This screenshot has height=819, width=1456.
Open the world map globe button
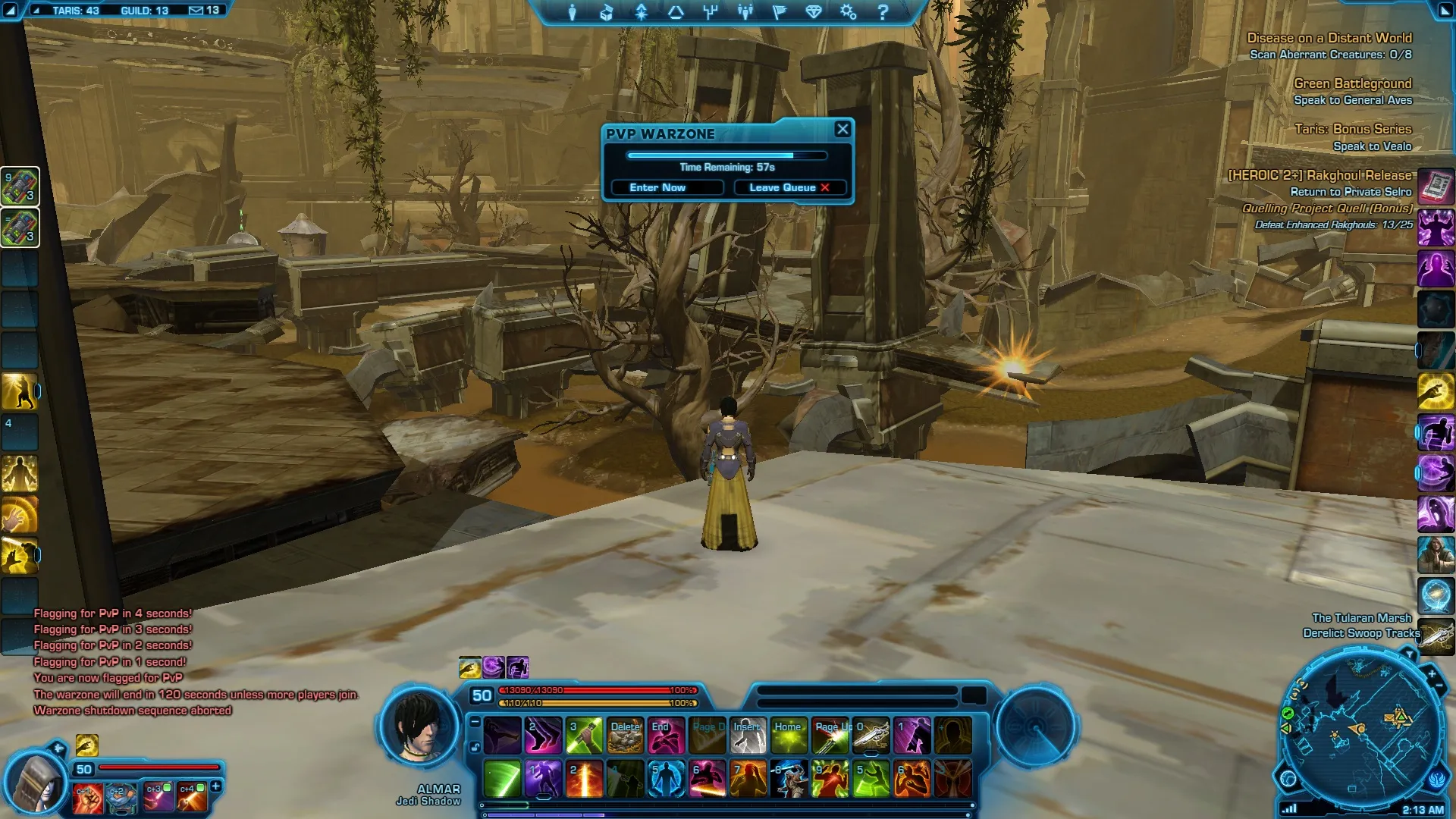[x=1288, y=779]
